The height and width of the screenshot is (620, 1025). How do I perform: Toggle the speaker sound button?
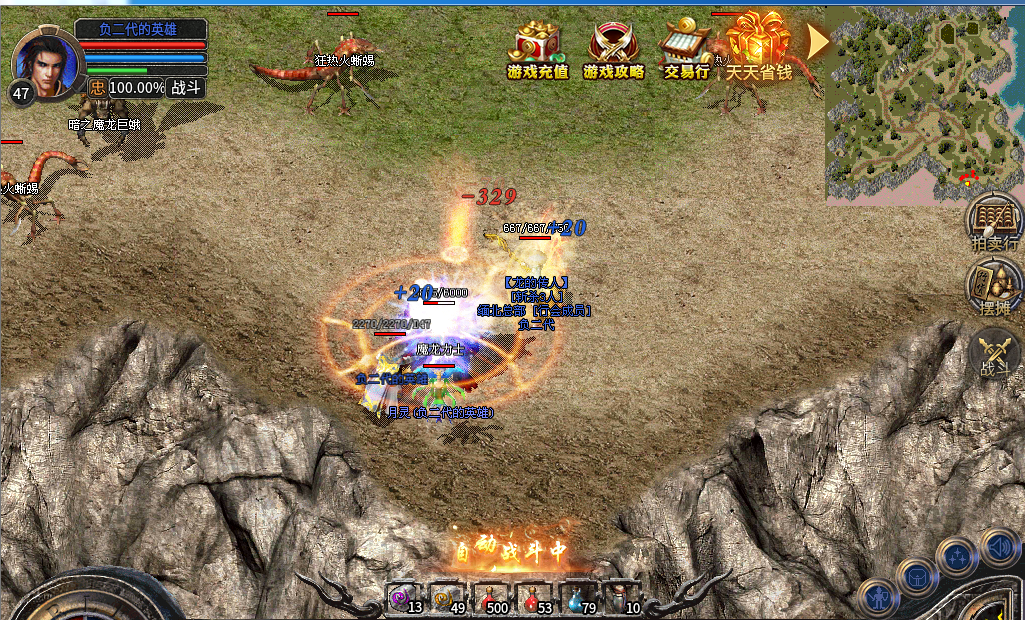998,546
